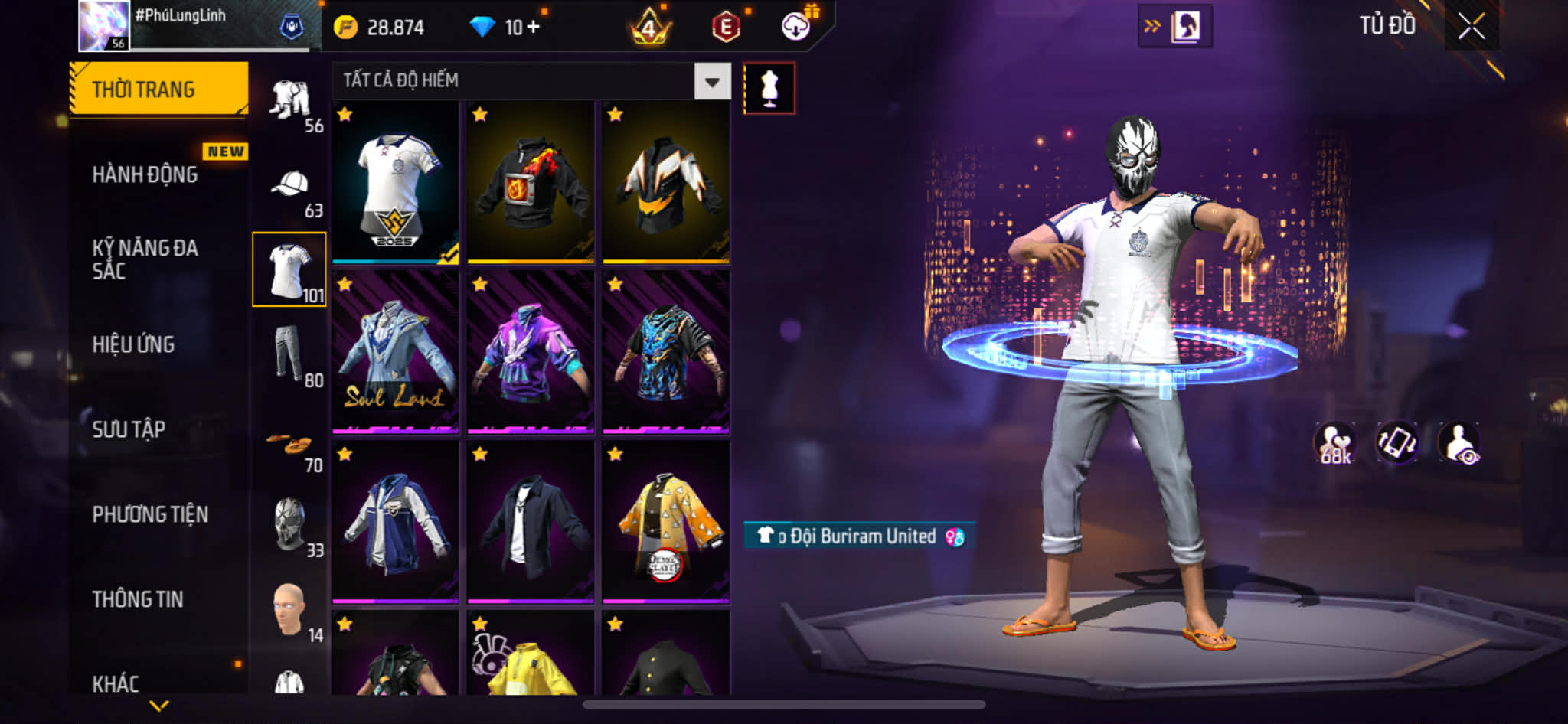Open the Phương Tiện menu

point(150,514)
